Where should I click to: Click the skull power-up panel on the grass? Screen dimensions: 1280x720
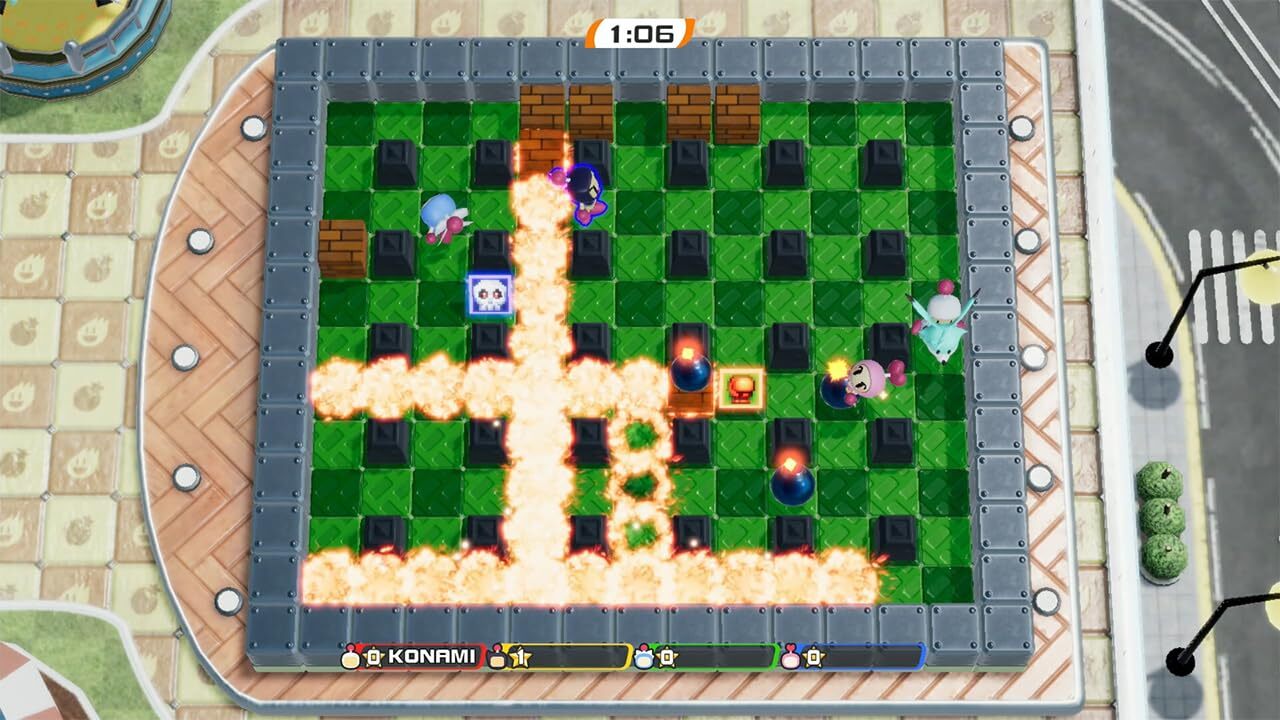(489, 293)
